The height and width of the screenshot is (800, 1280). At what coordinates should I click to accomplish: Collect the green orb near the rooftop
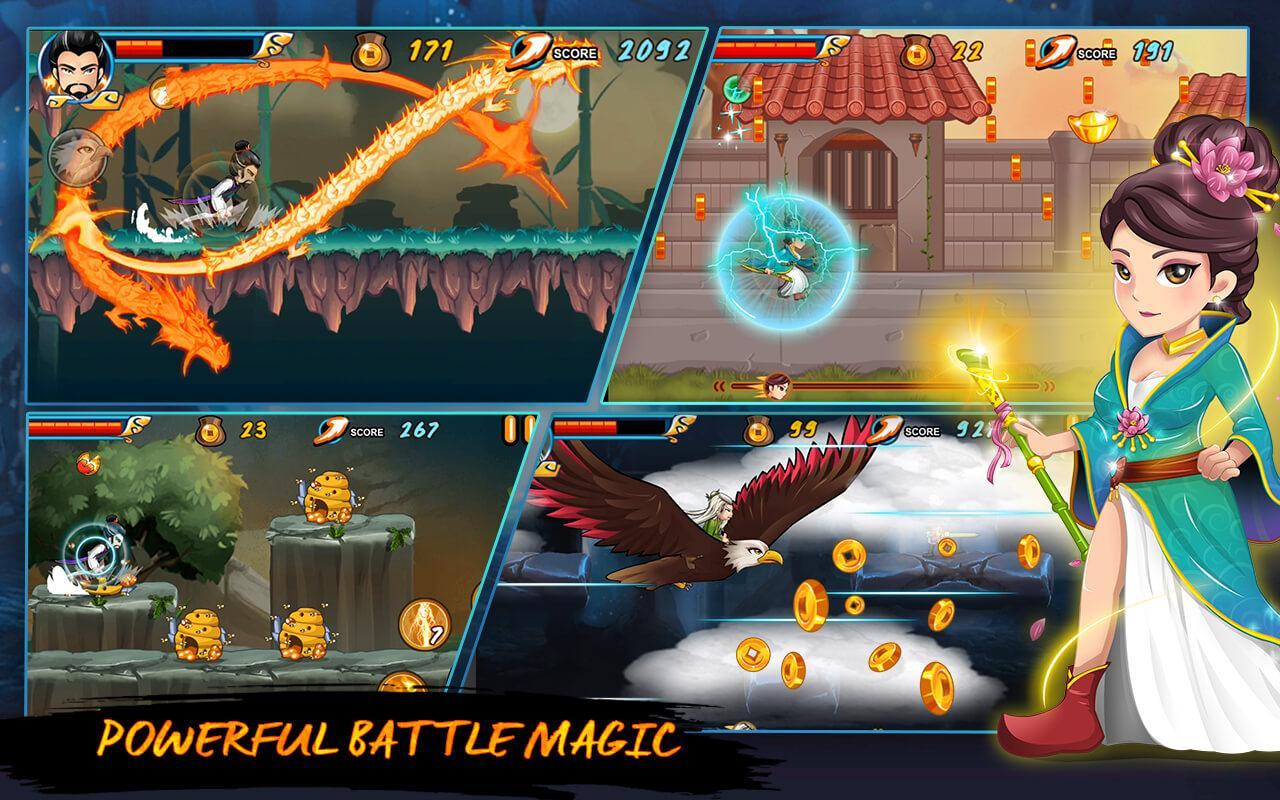tap(735, 90)
